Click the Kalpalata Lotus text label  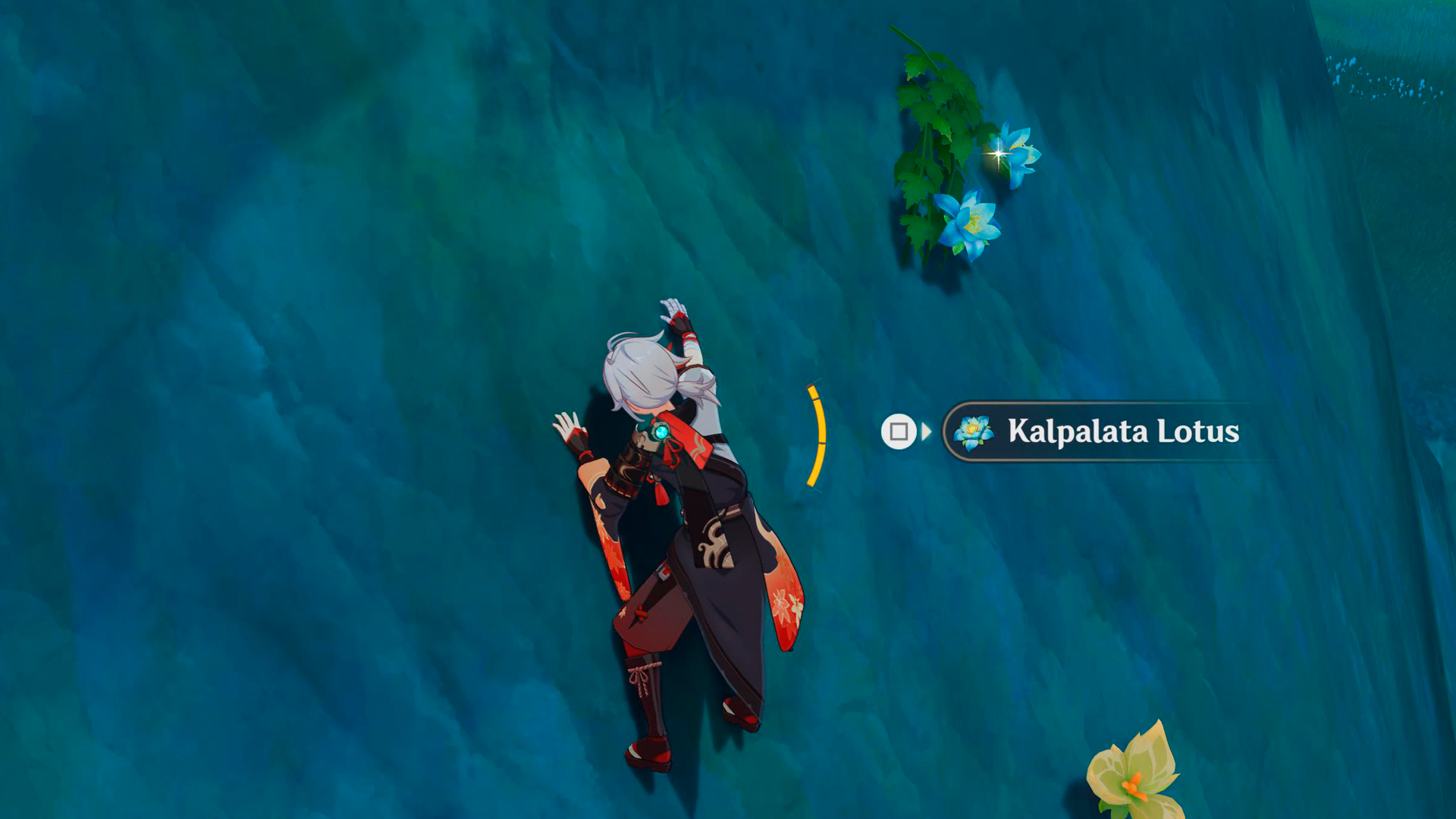click(1122, 432)
